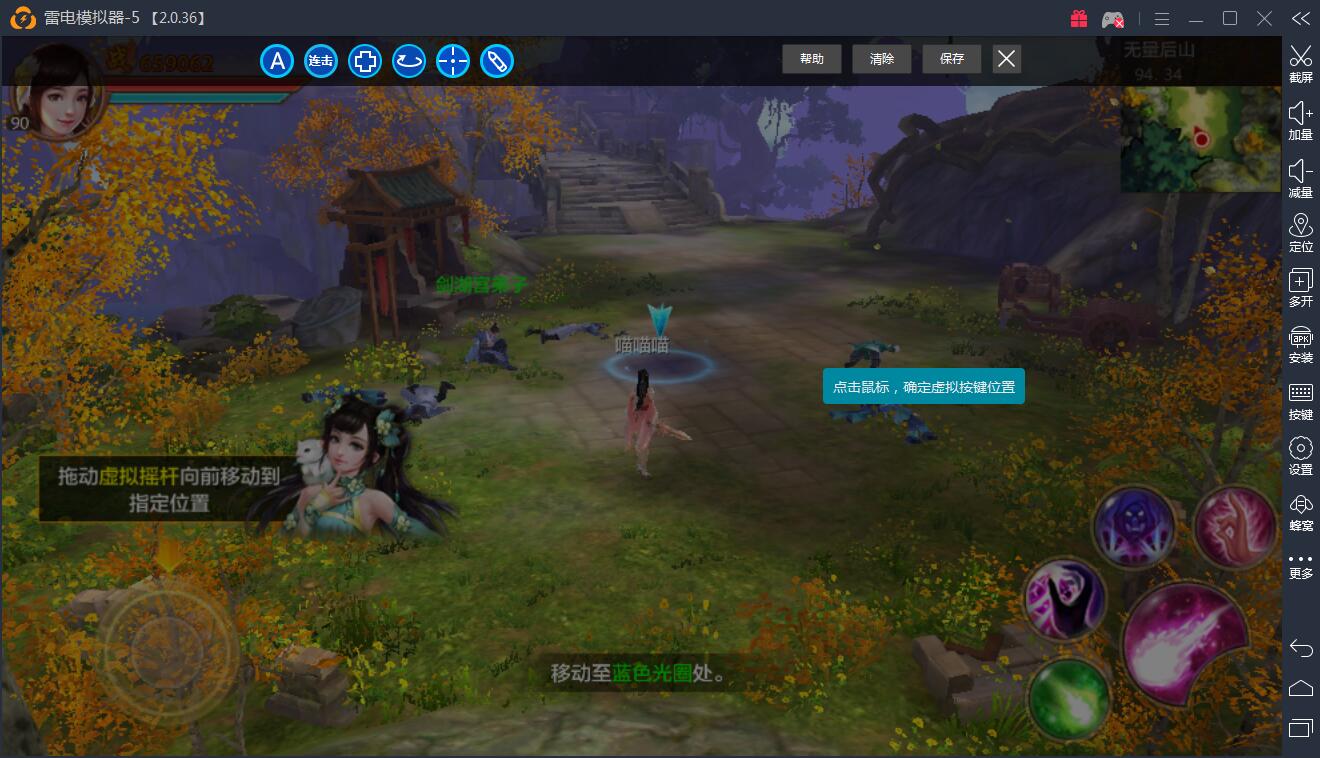Save key mapping with 保存 button

click(951, 59)
